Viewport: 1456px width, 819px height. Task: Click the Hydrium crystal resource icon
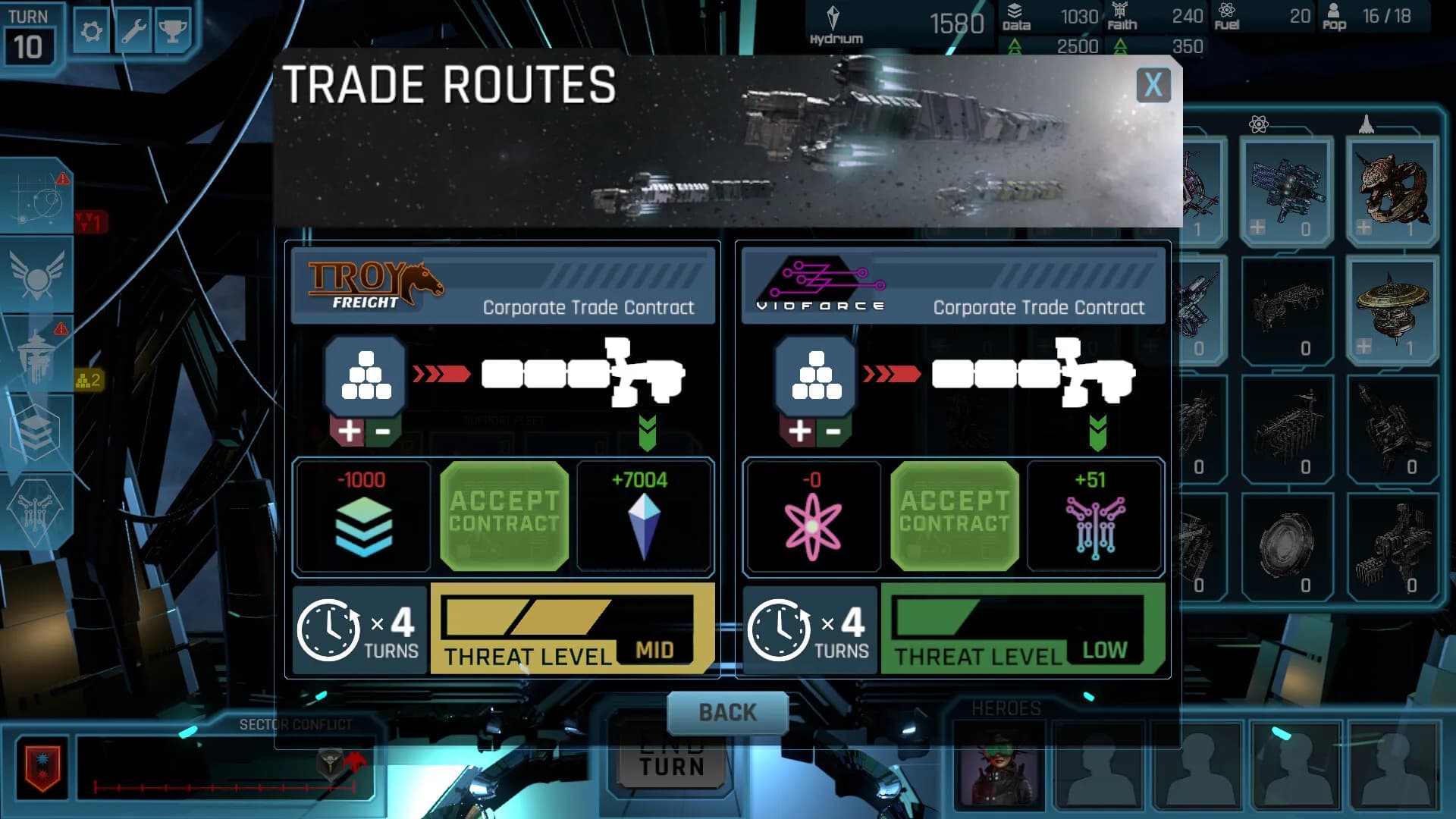coord(834,15)
